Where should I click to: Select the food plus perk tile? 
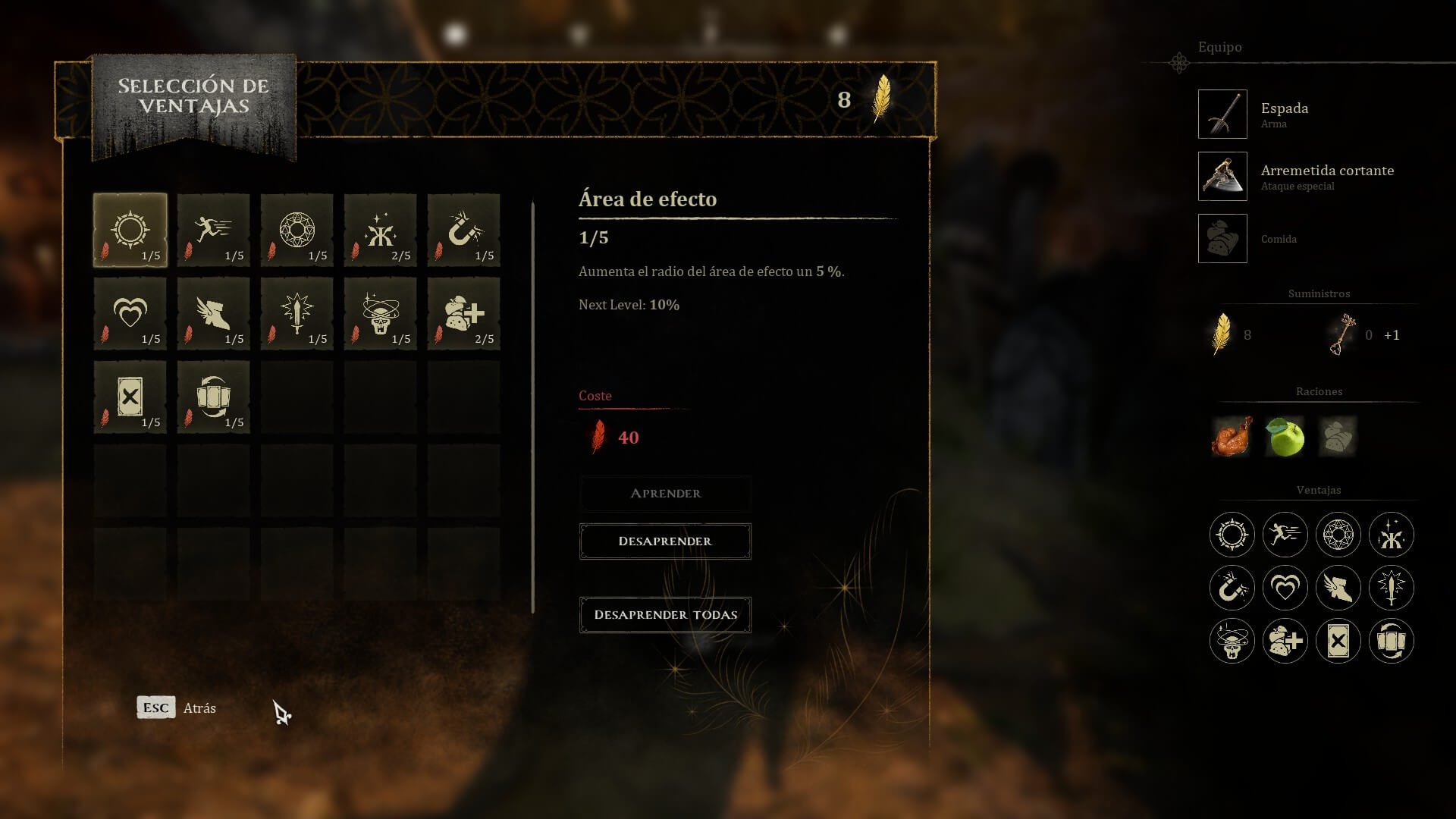(x=464, y=314)
